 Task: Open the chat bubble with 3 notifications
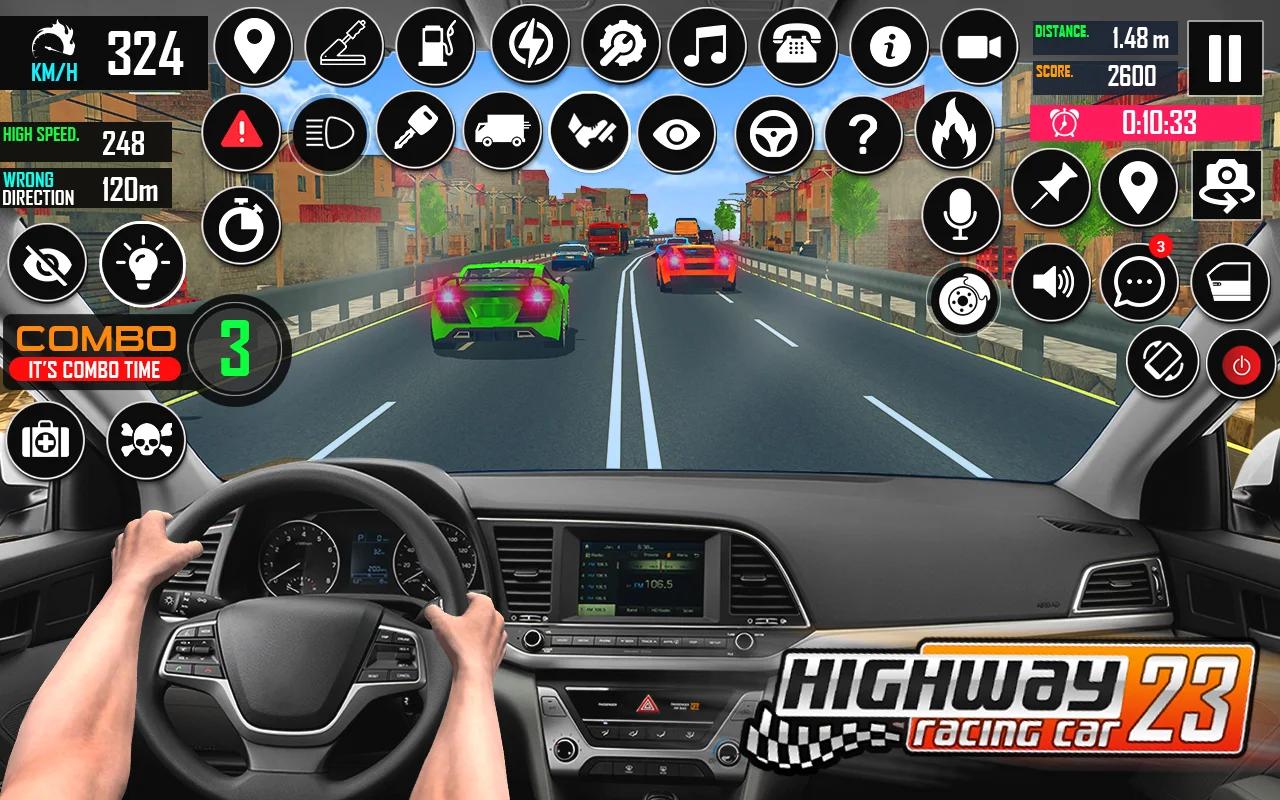point(1137,283)
